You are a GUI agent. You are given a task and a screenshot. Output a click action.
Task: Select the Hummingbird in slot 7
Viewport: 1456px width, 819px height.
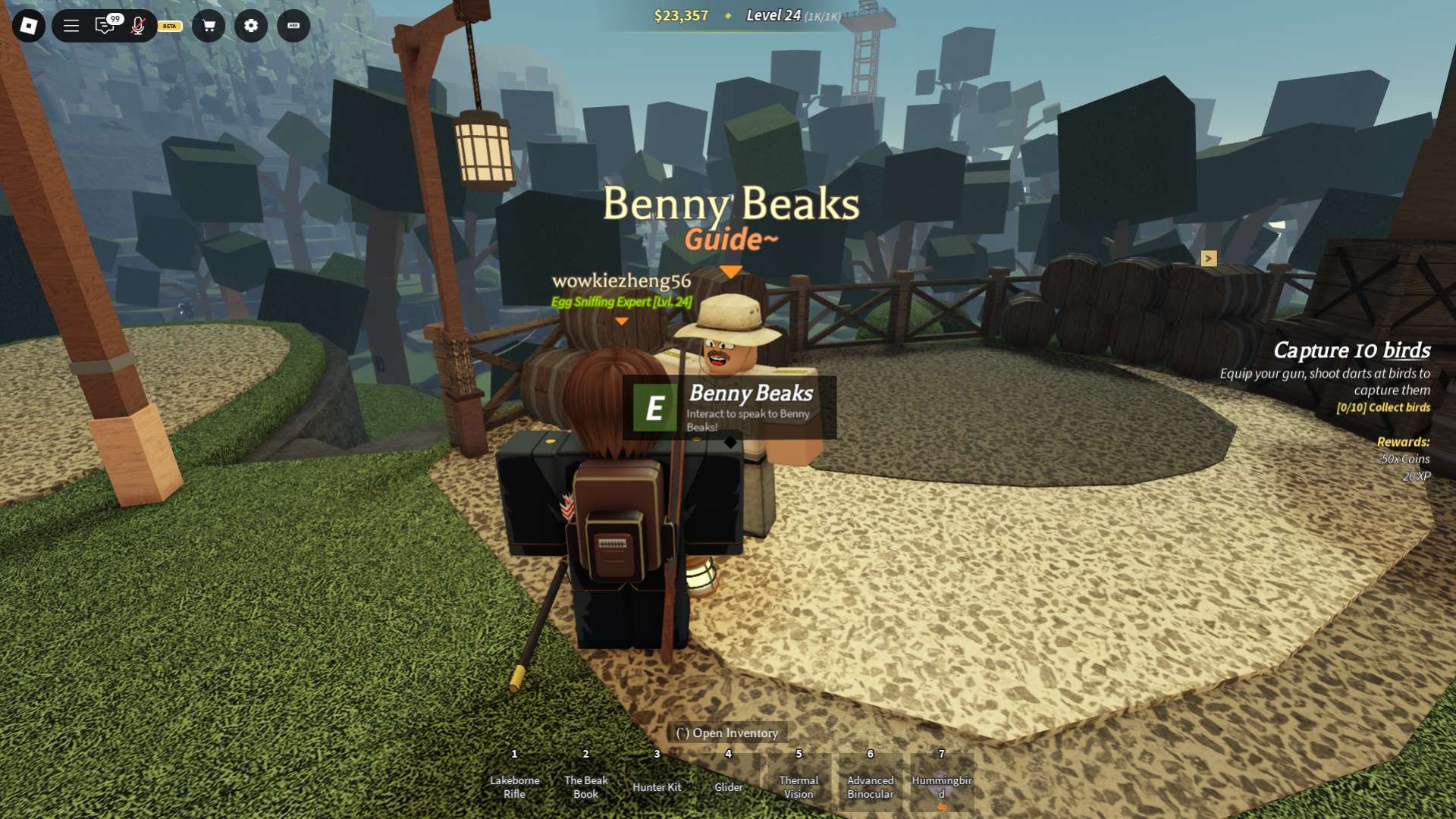(x=940, y=781)
